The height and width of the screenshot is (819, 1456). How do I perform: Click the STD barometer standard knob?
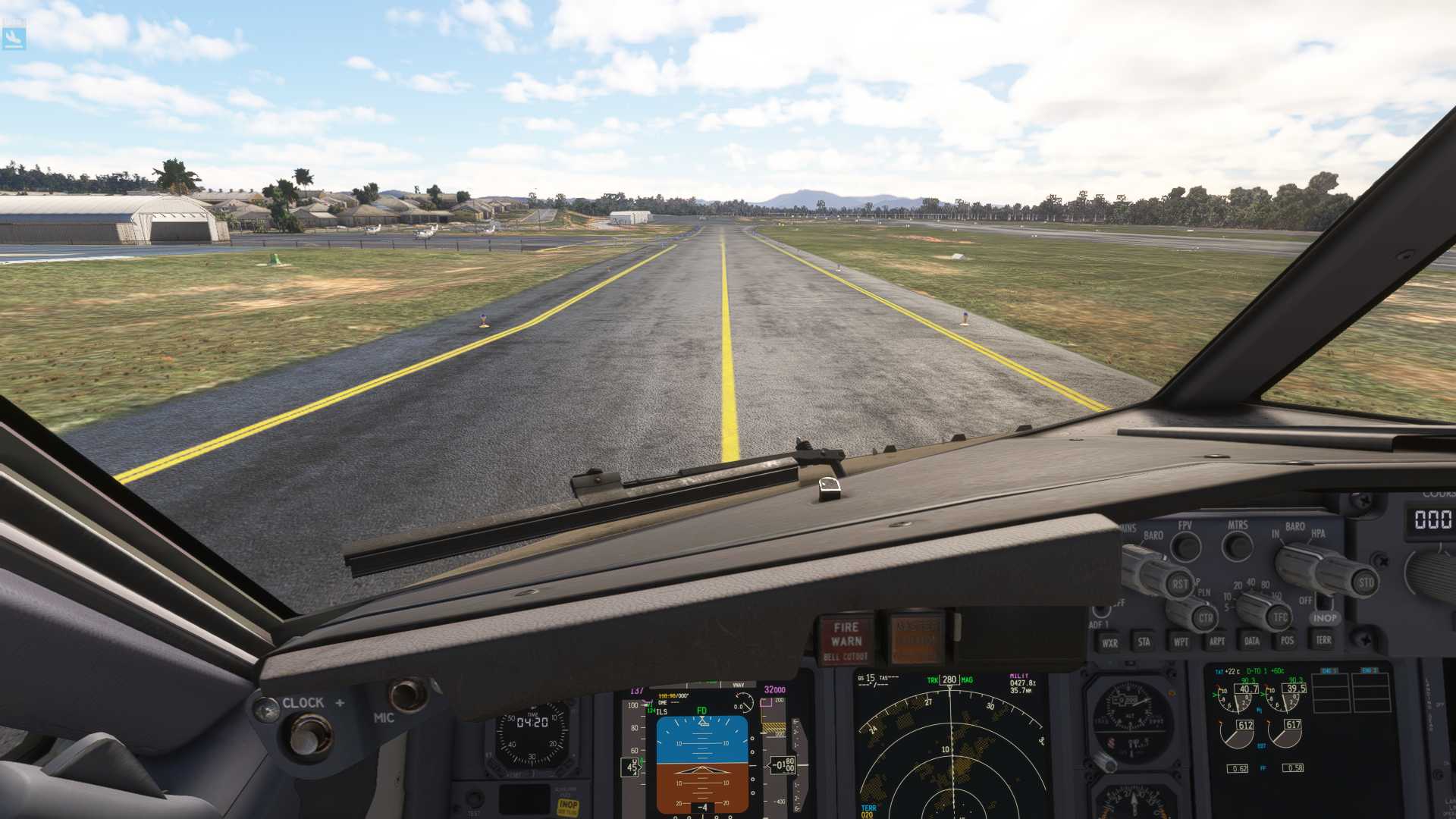pyautogui.click(x=1365, y=582)
